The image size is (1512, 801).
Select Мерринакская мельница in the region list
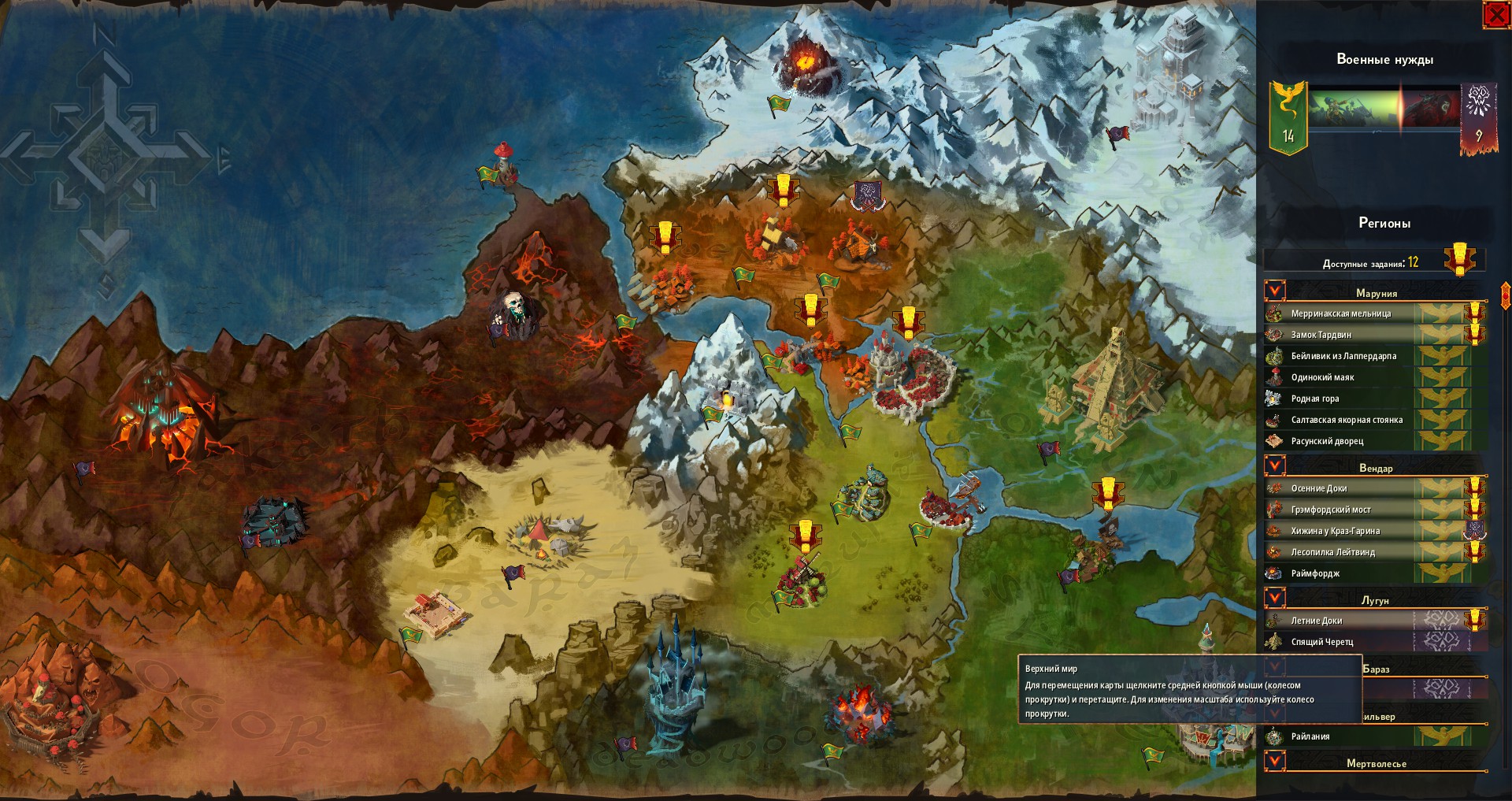(1340, 313)
